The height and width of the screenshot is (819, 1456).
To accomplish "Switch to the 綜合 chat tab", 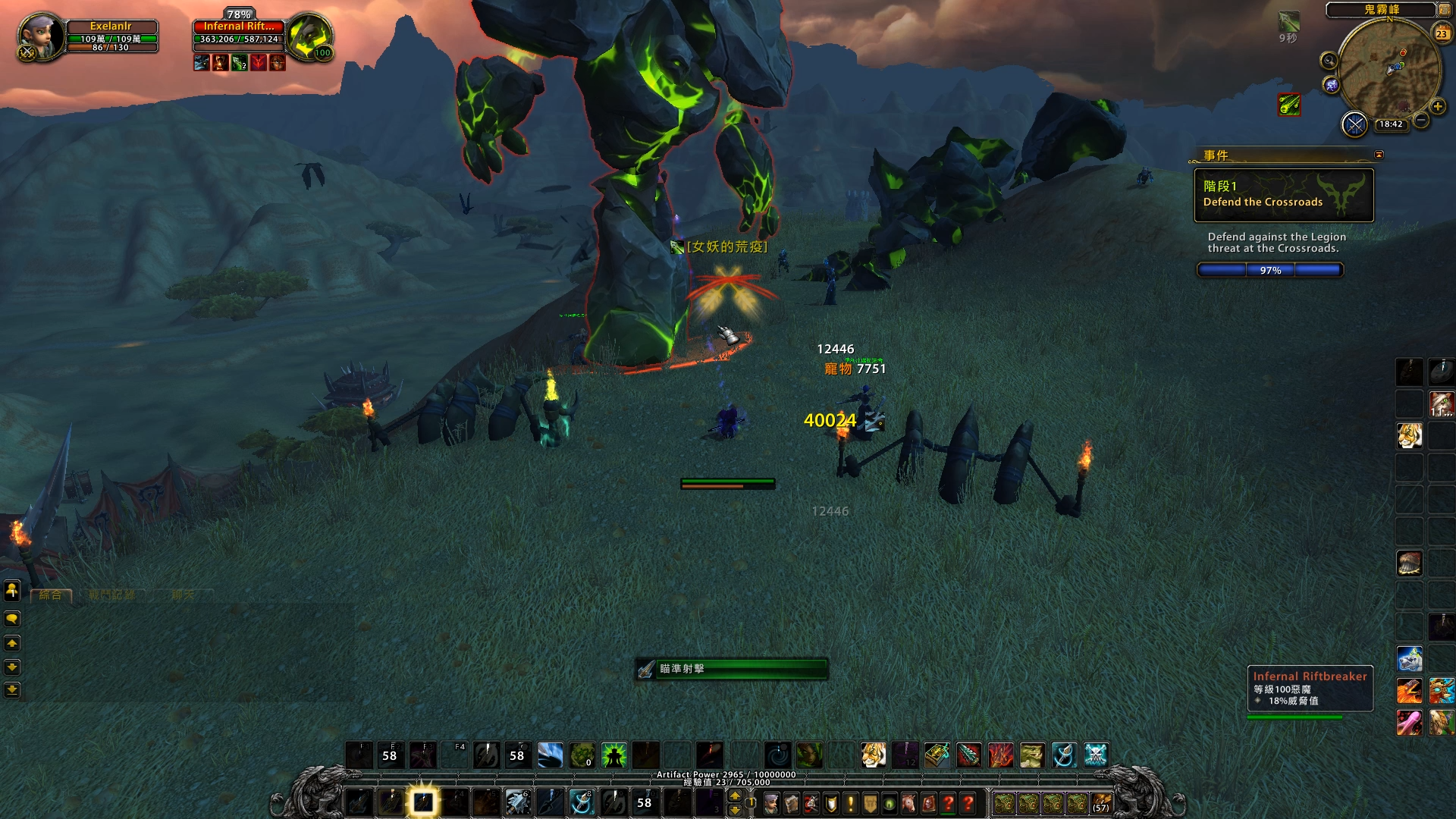I will pyautogui.click(x=51, y=595).
